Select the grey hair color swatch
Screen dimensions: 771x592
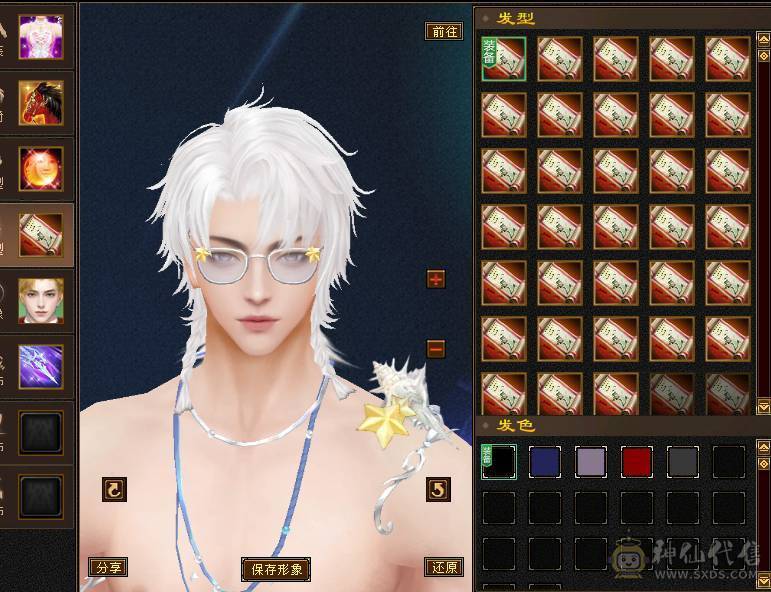click(x=682, y=462)
